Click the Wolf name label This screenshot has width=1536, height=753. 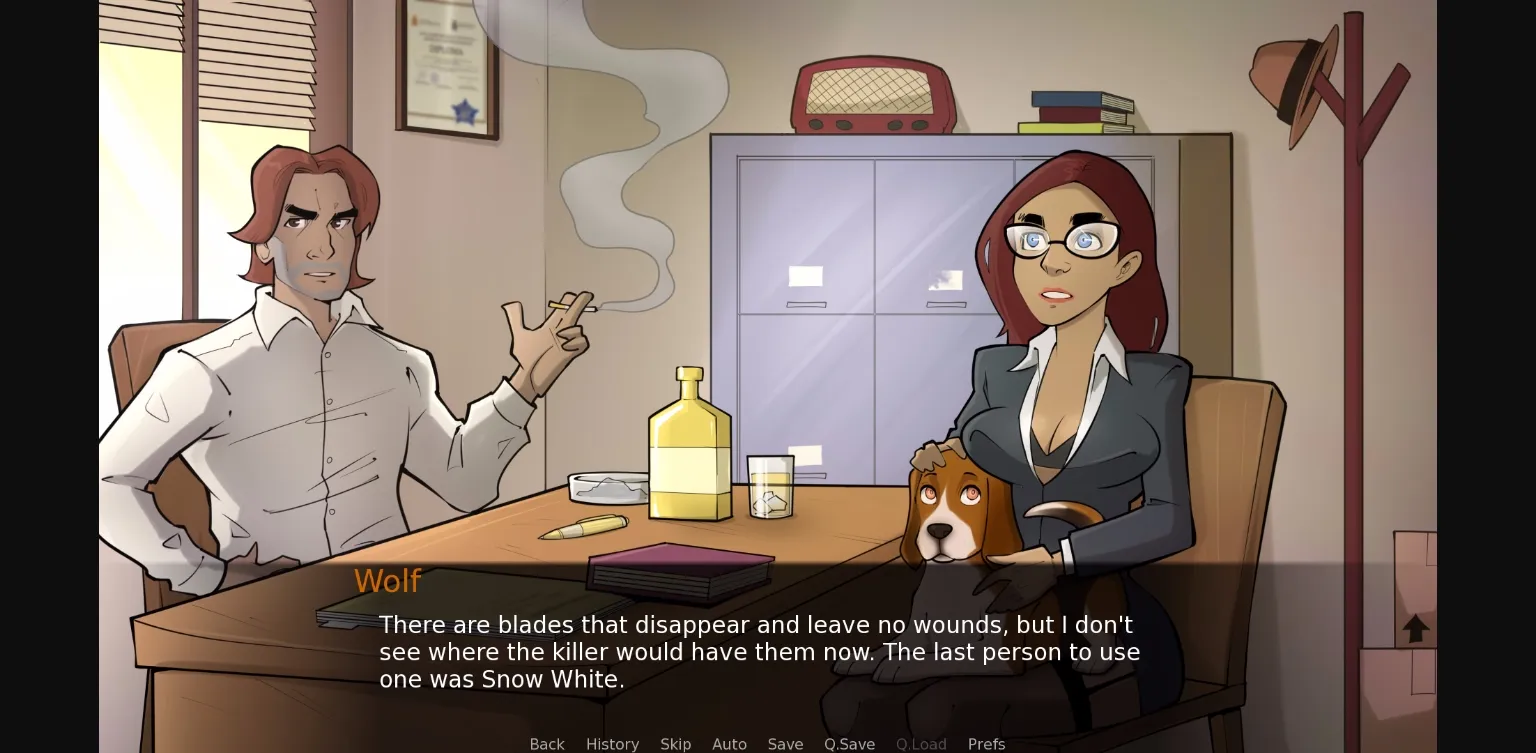[x=388, y=581]
